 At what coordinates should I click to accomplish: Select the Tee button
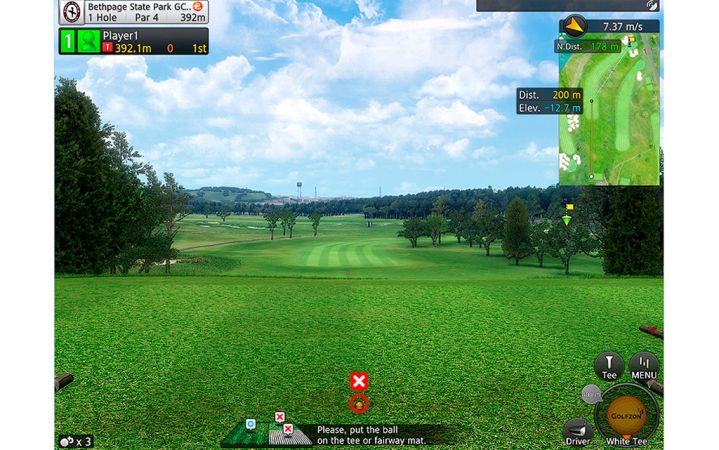[x=608, y=367]
